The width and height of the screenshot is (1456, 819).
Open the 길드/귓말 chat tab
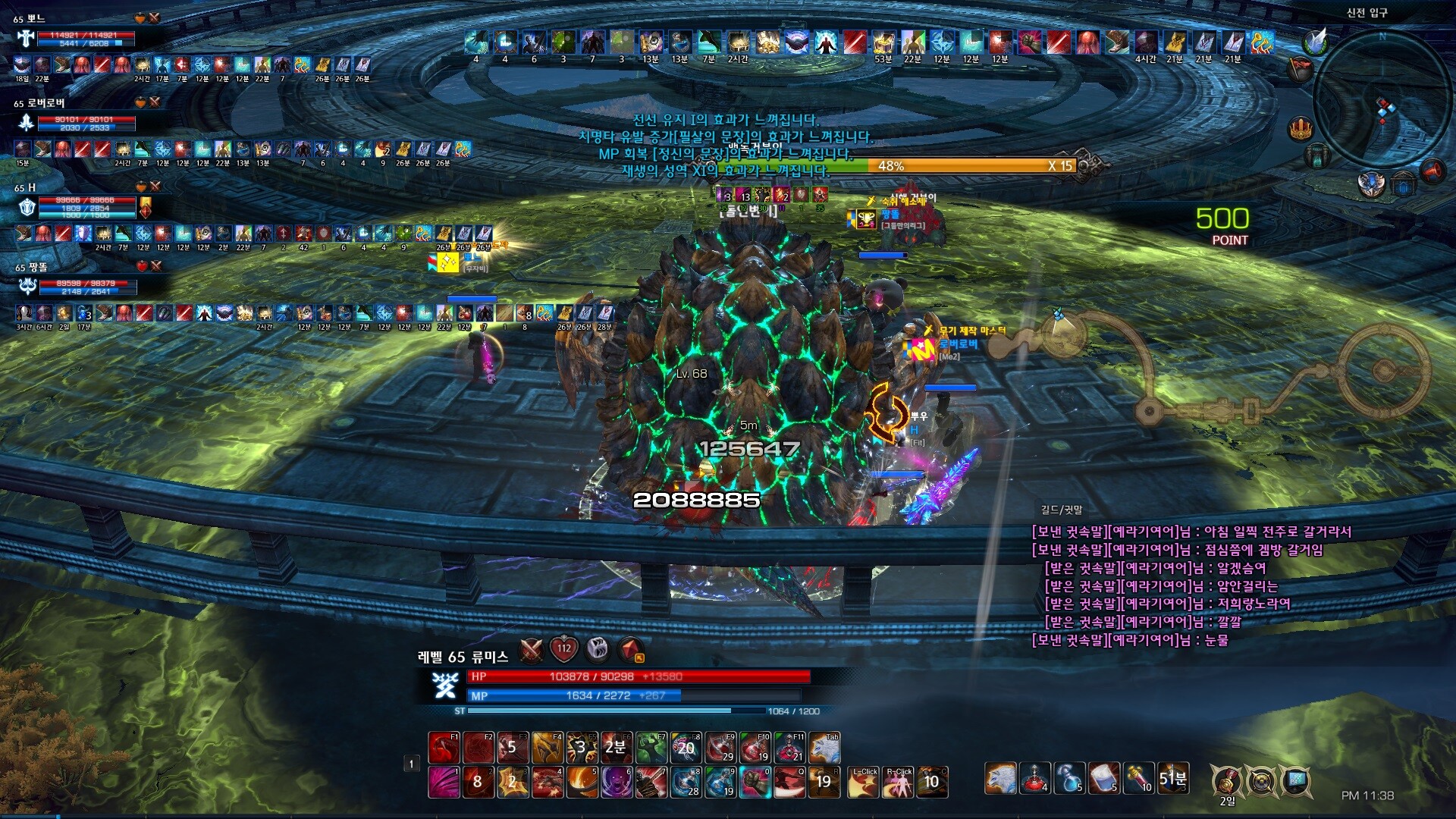(x=1062, y=510)
